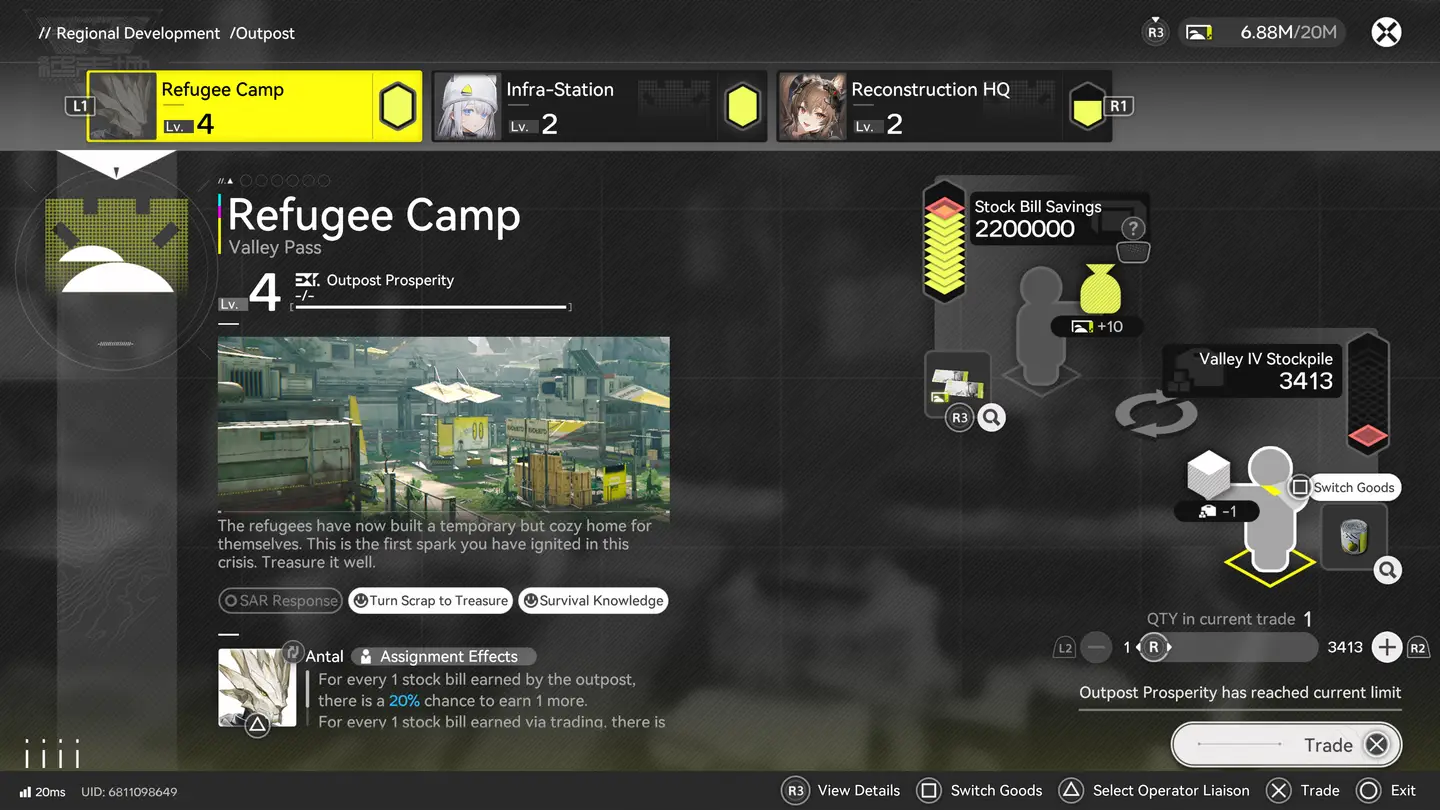Switch to the Infra-Station outpost tab
Image resolution: width=1440 pixels, height=810 pixels.
(599, 106)
